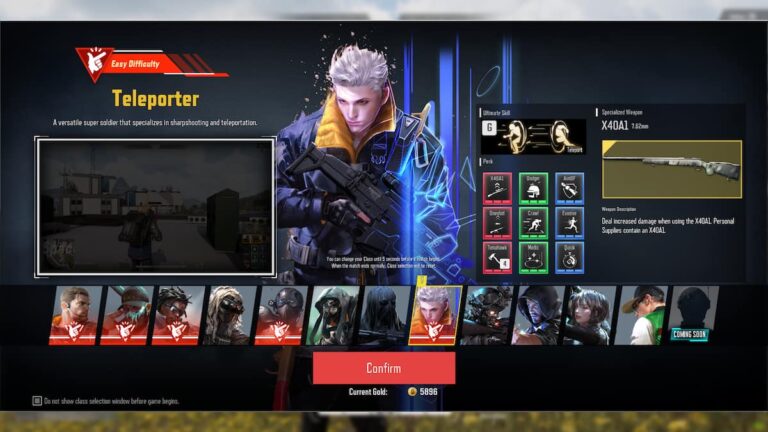Inspect the X40A1 perk icon

tap(498, 187)
